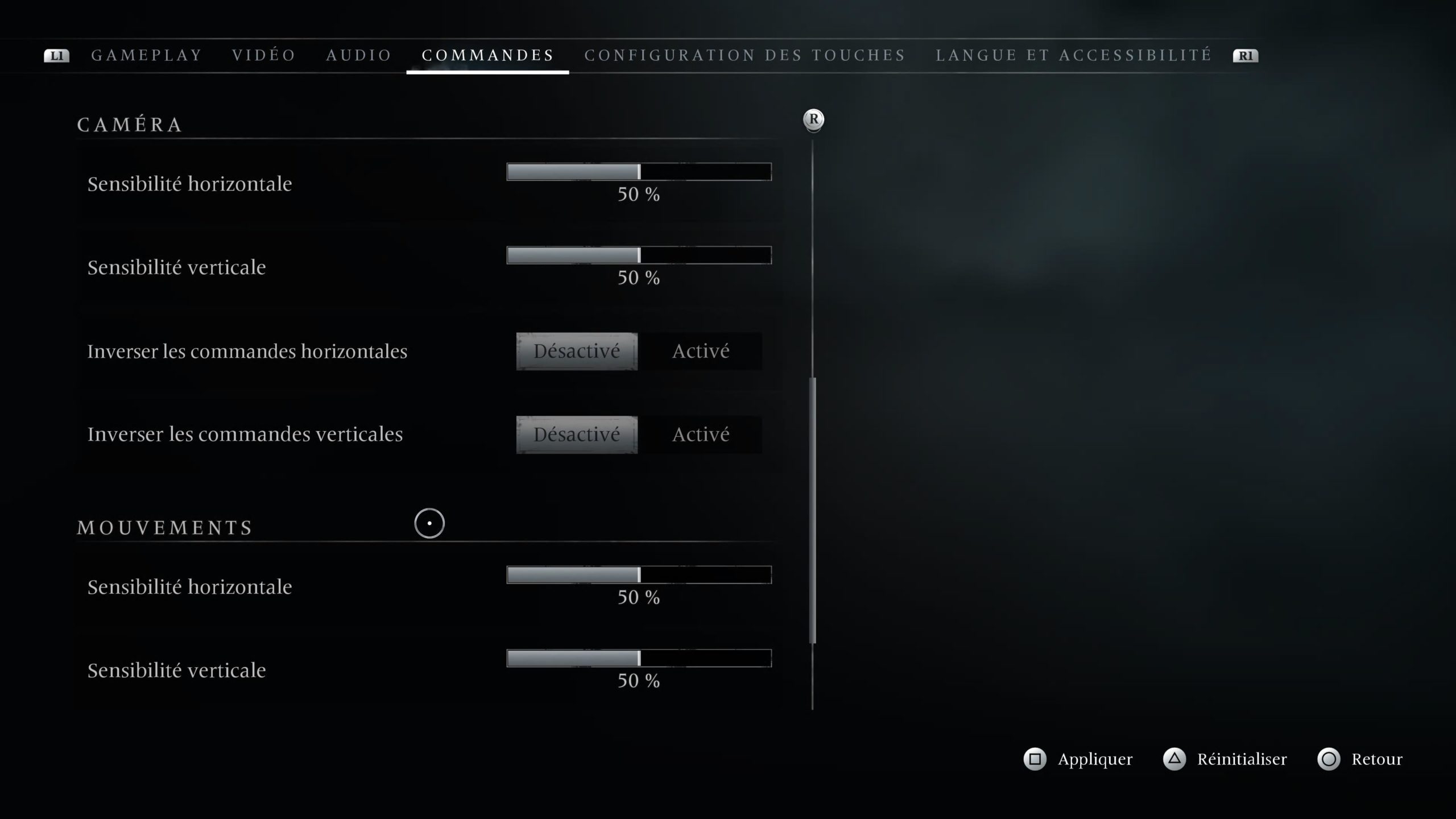Change the Mouvements Sensibilité verticale slider
1456x819 pixels.
[639, 659]
